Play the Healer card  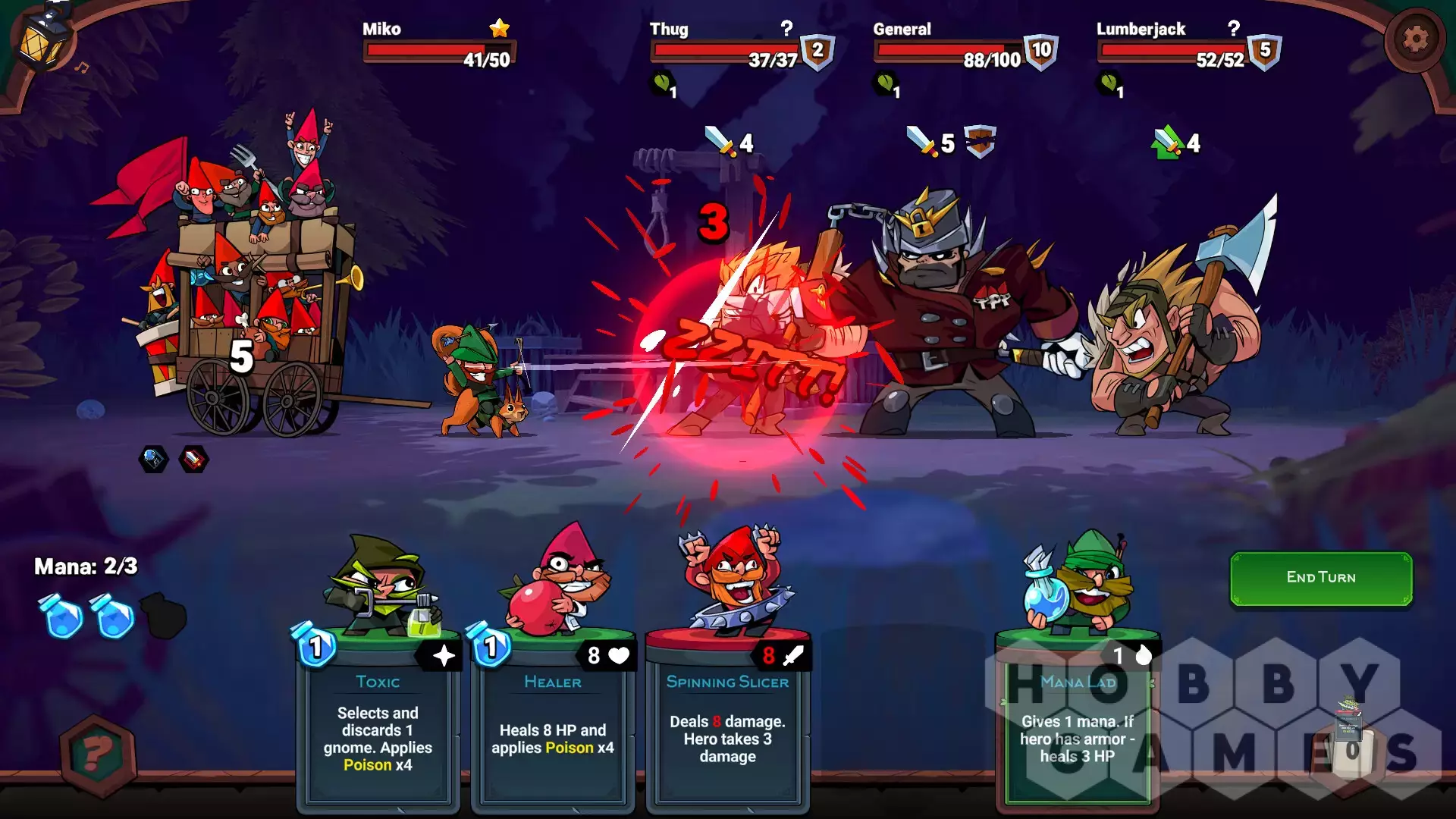pos(553,720)
